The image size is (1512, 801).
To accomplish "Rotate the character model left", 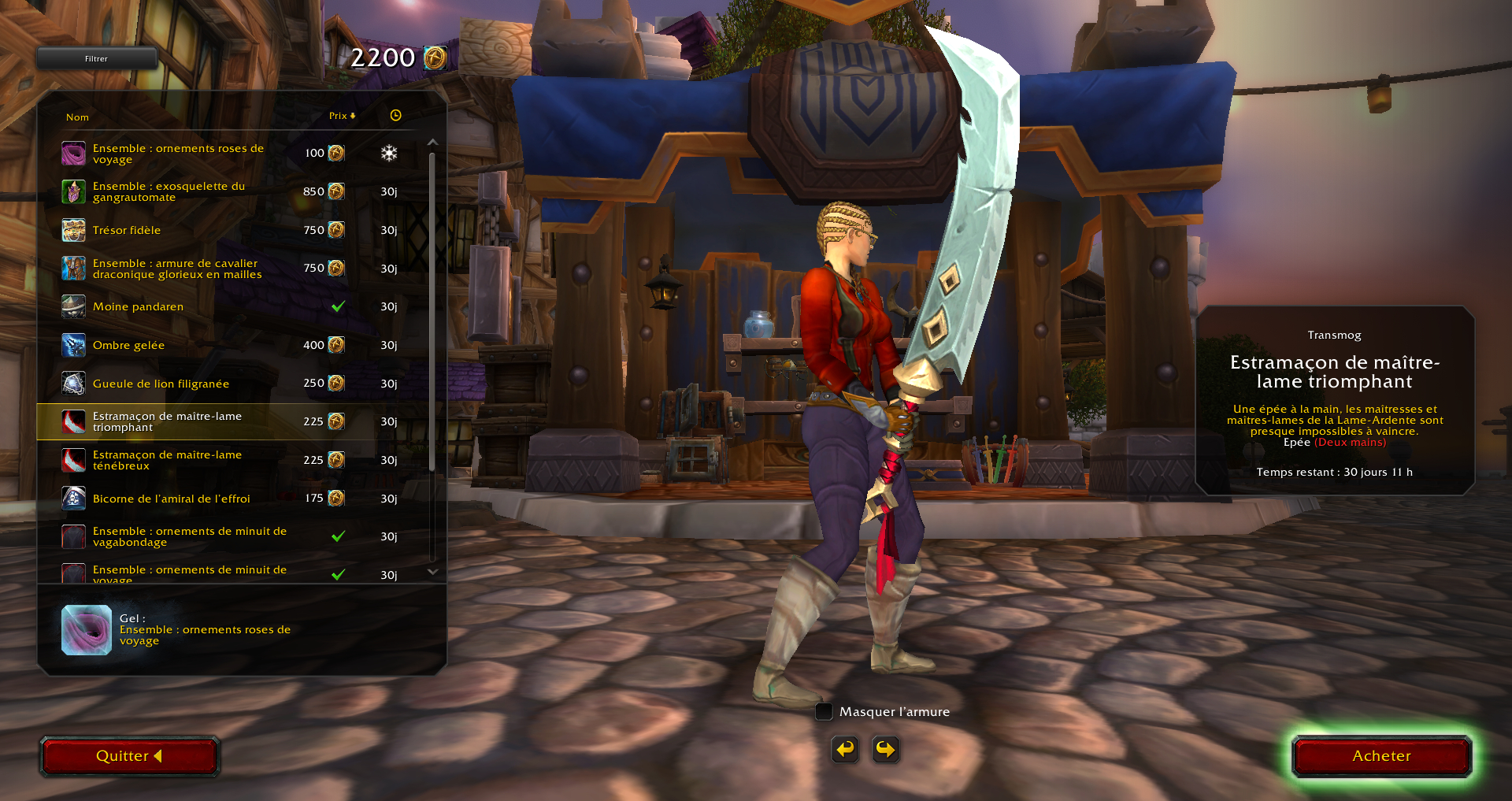I will (845, 749).
